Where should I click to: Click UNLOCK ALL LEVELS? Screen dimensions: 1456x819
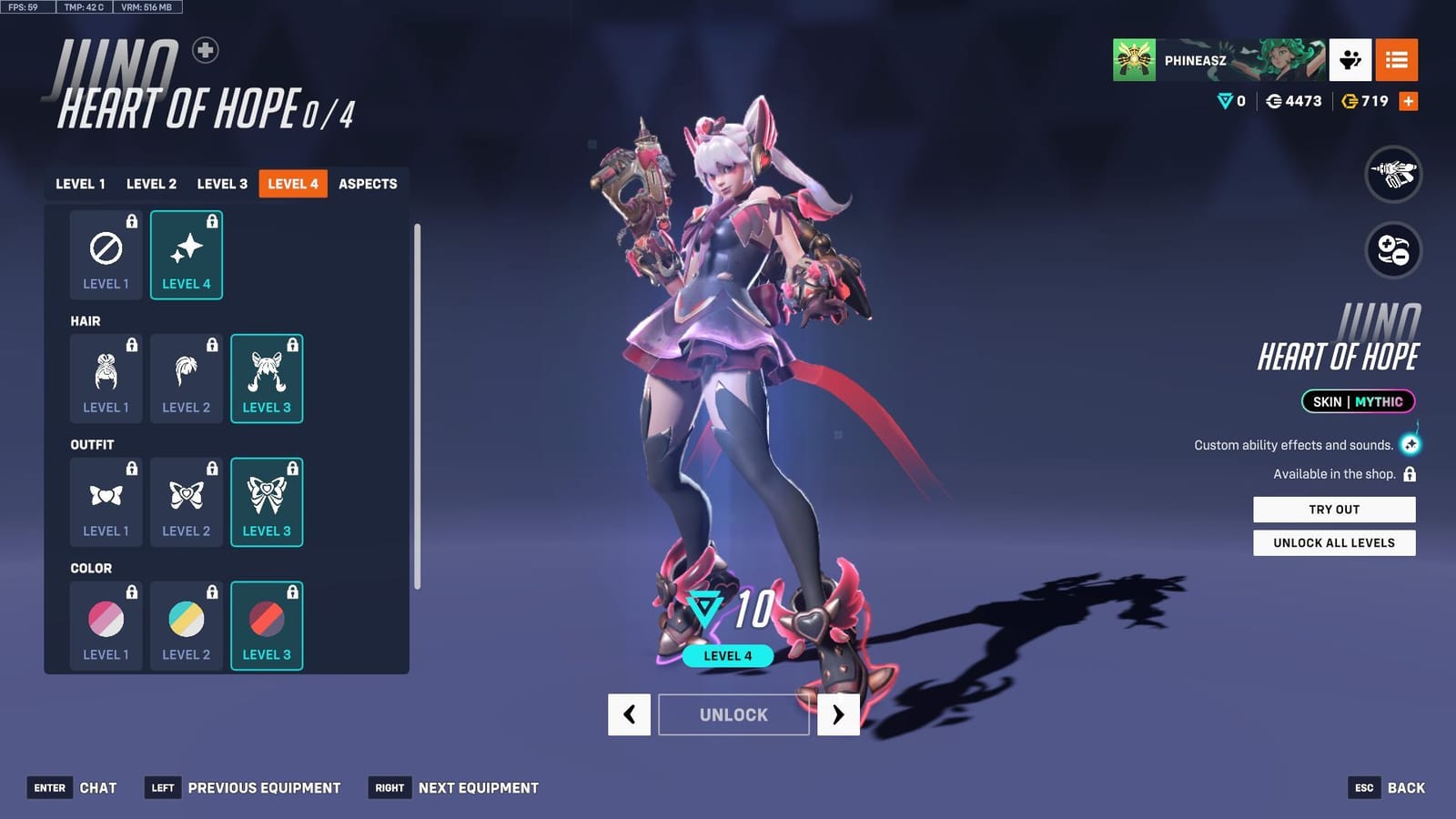[x=1334, y=542]
